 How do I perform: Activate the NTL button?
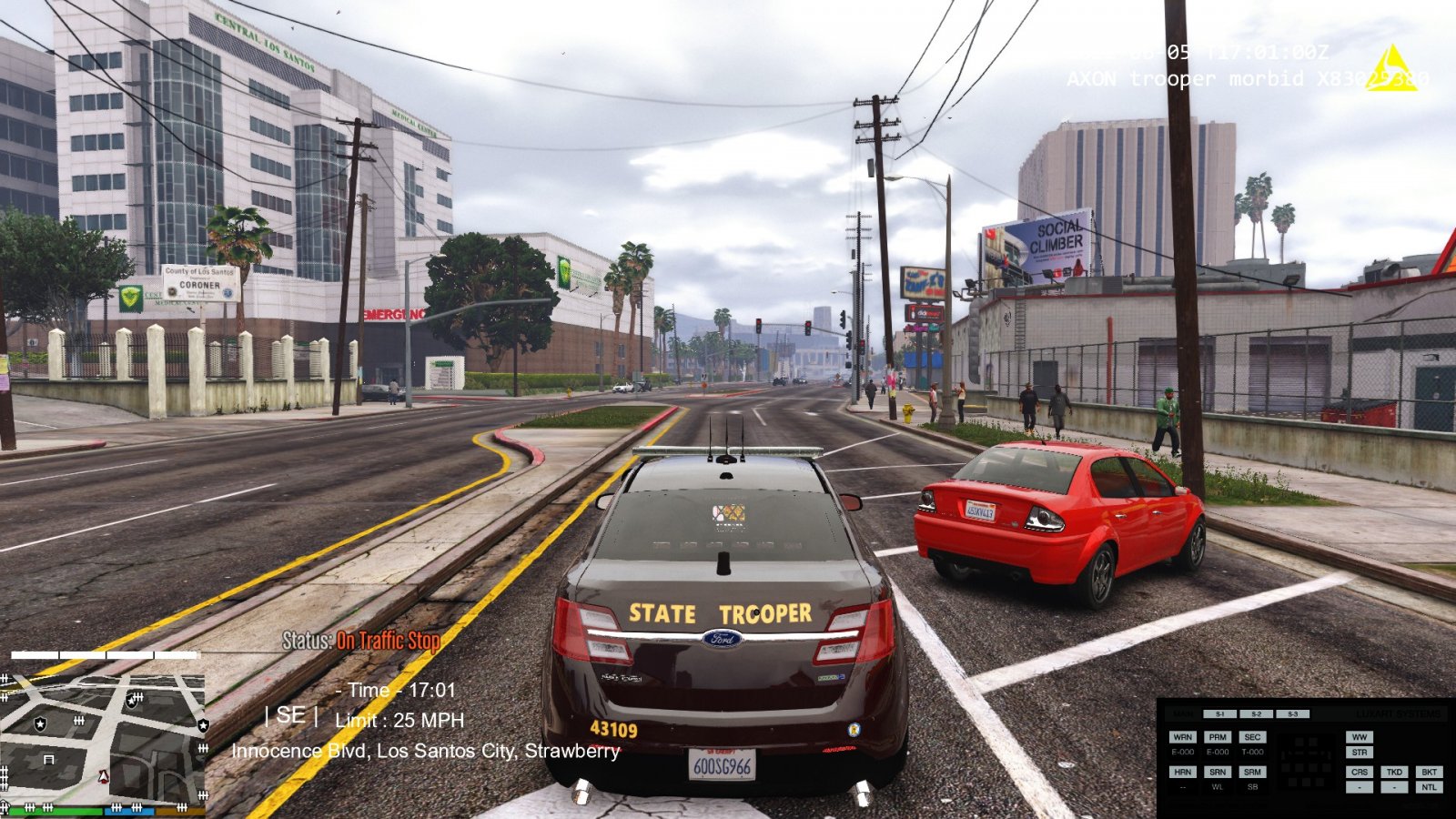click(1429, 787)
